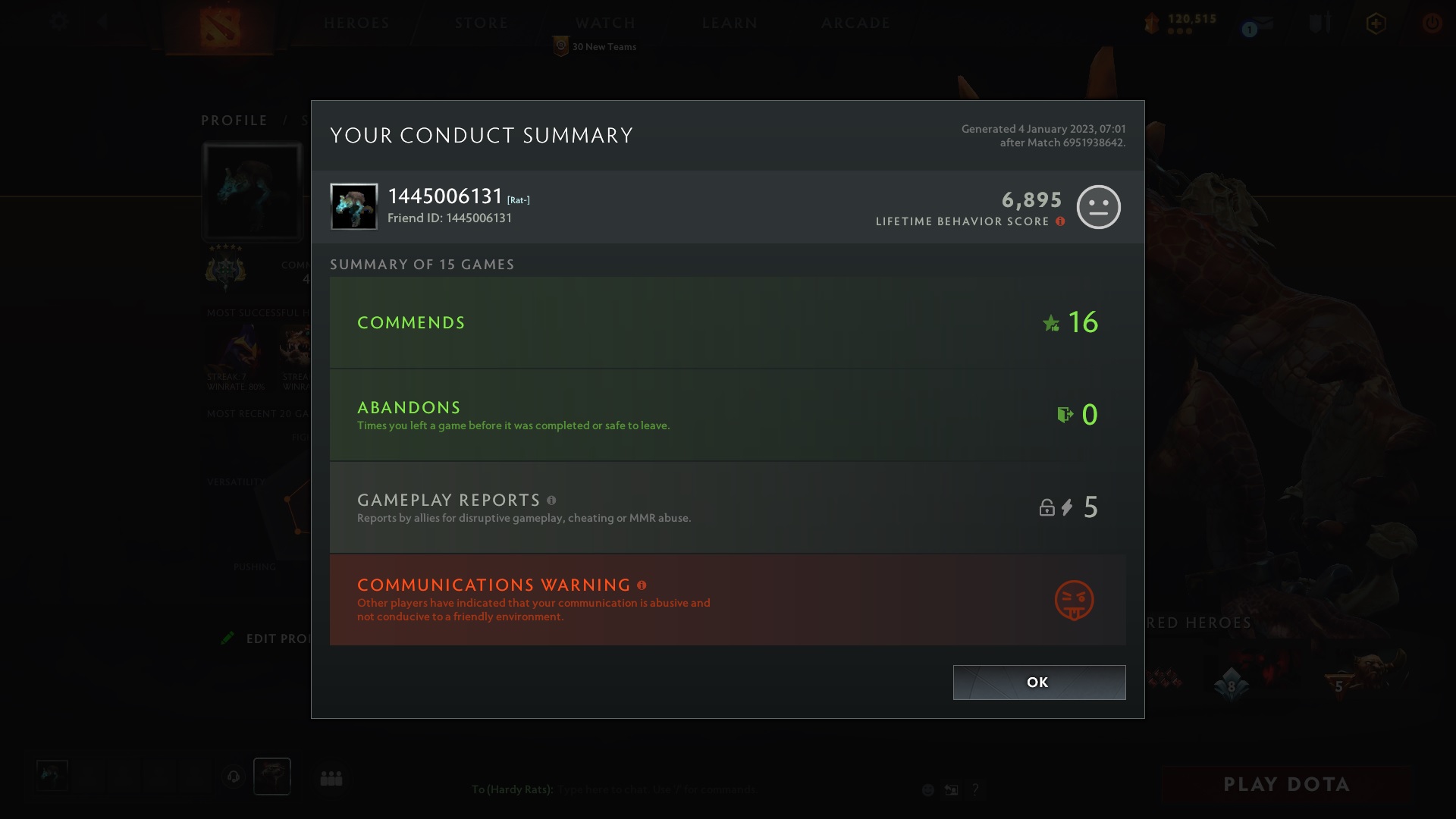Open the settings gear icon
This screenshot has height=819, width=1456.
tap(58, 22)
